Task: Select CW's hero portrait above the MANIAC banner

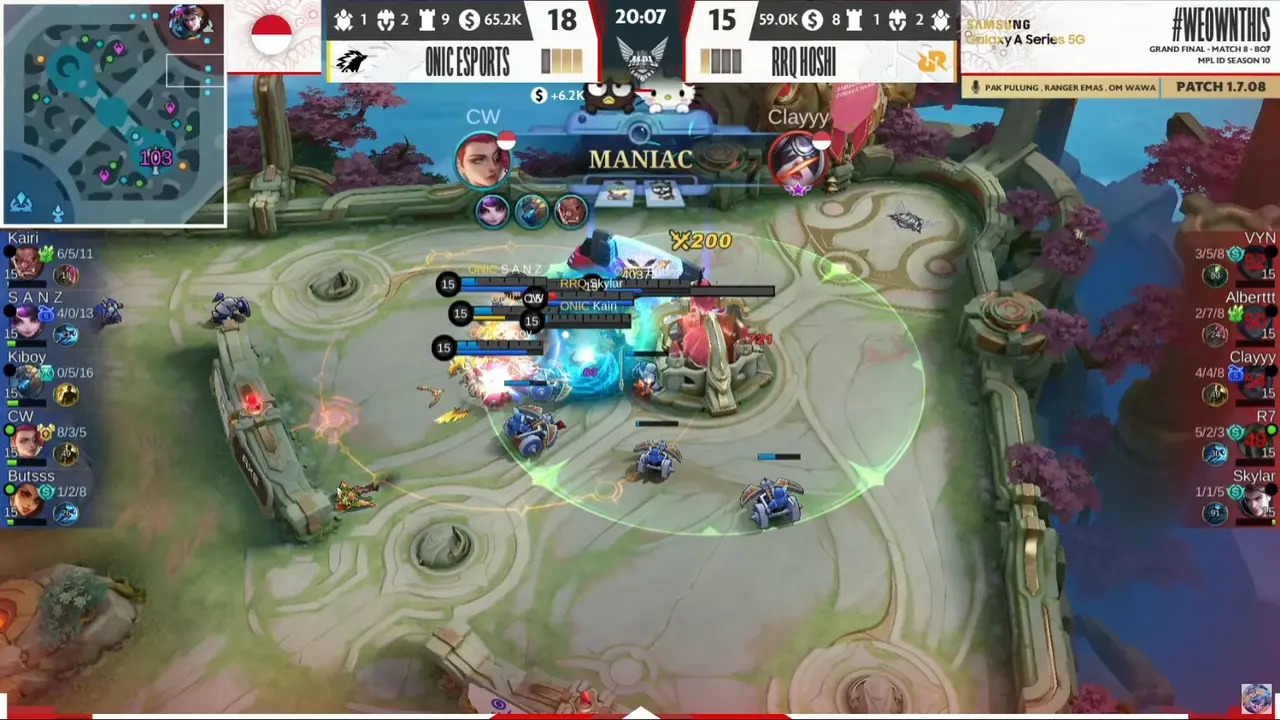Action: point(482,160)
